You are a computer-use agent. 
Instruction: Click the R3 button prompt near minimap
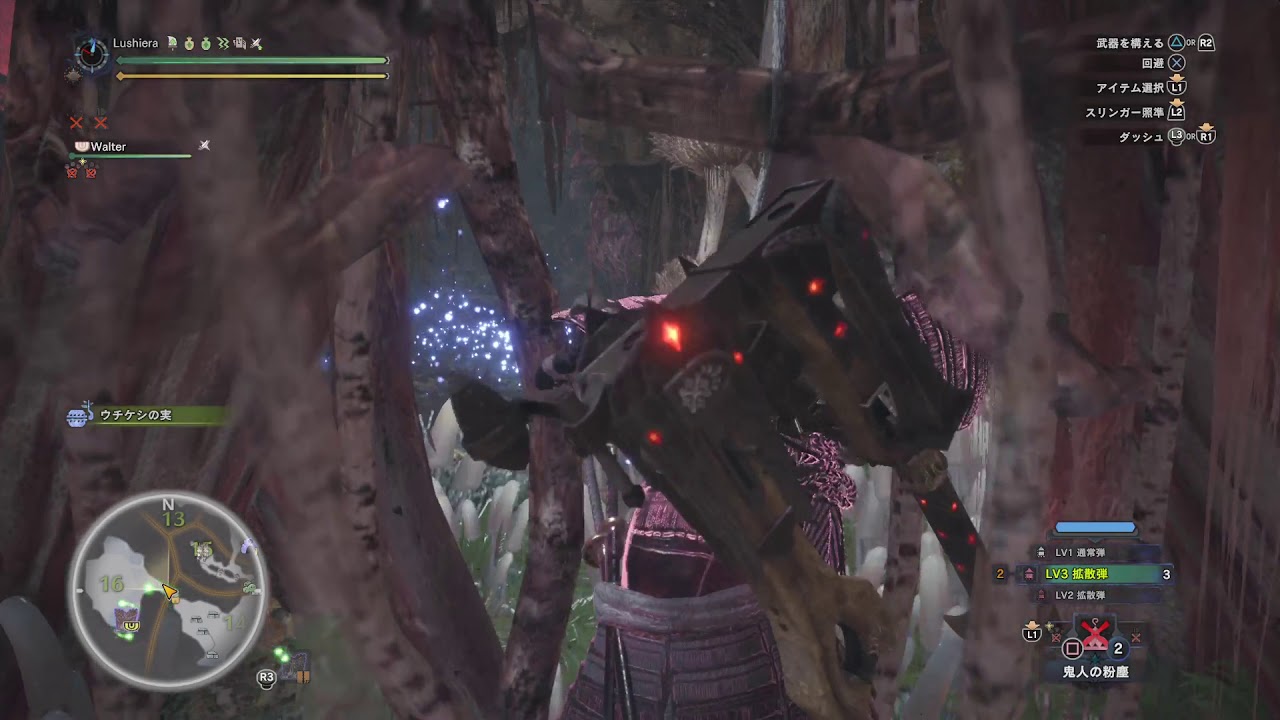[x=265, y=676]
